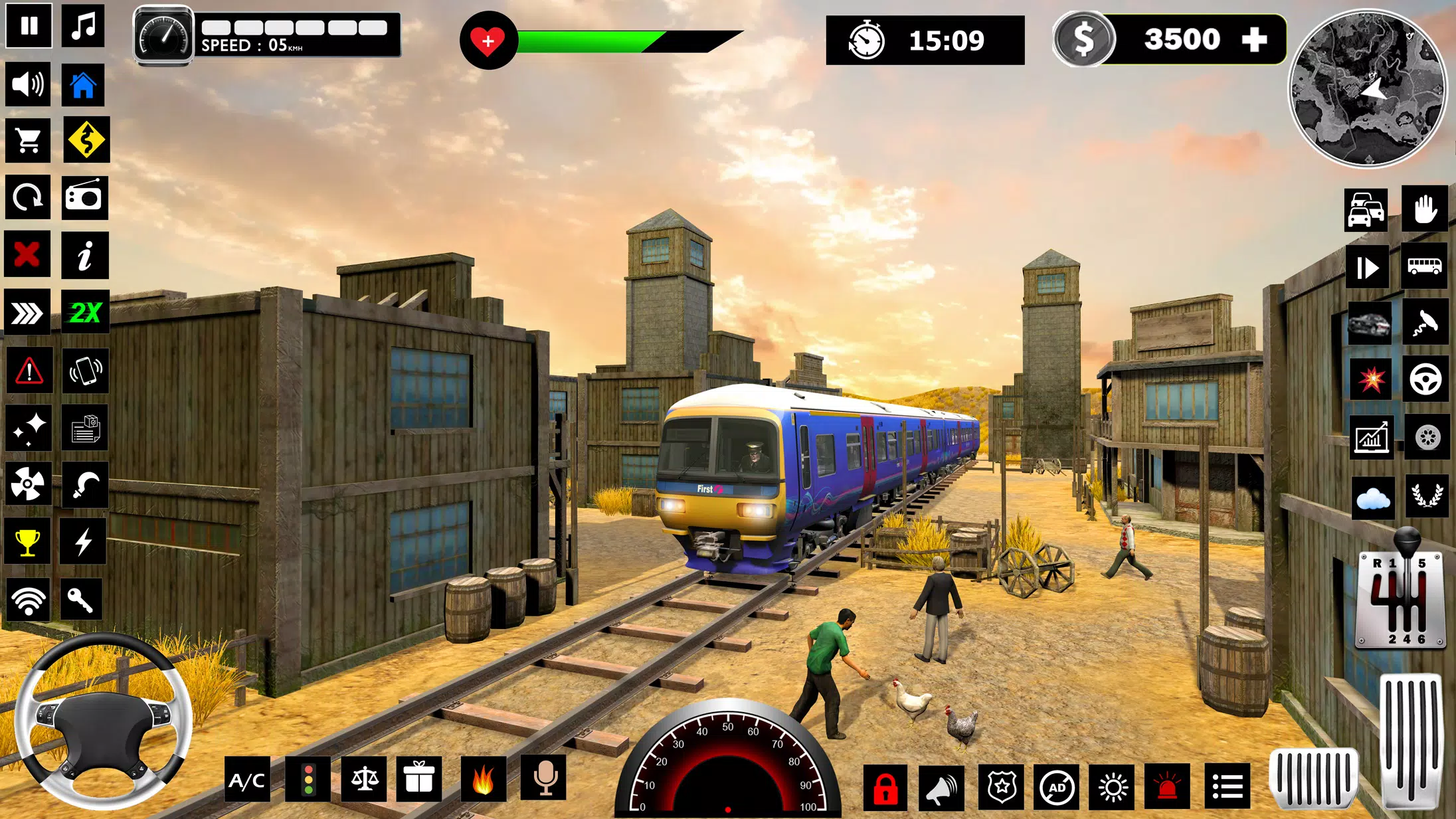The image size is (1456, 819).
Task: Switch to steering wheel control icon
Action: tap(1425, 380)
